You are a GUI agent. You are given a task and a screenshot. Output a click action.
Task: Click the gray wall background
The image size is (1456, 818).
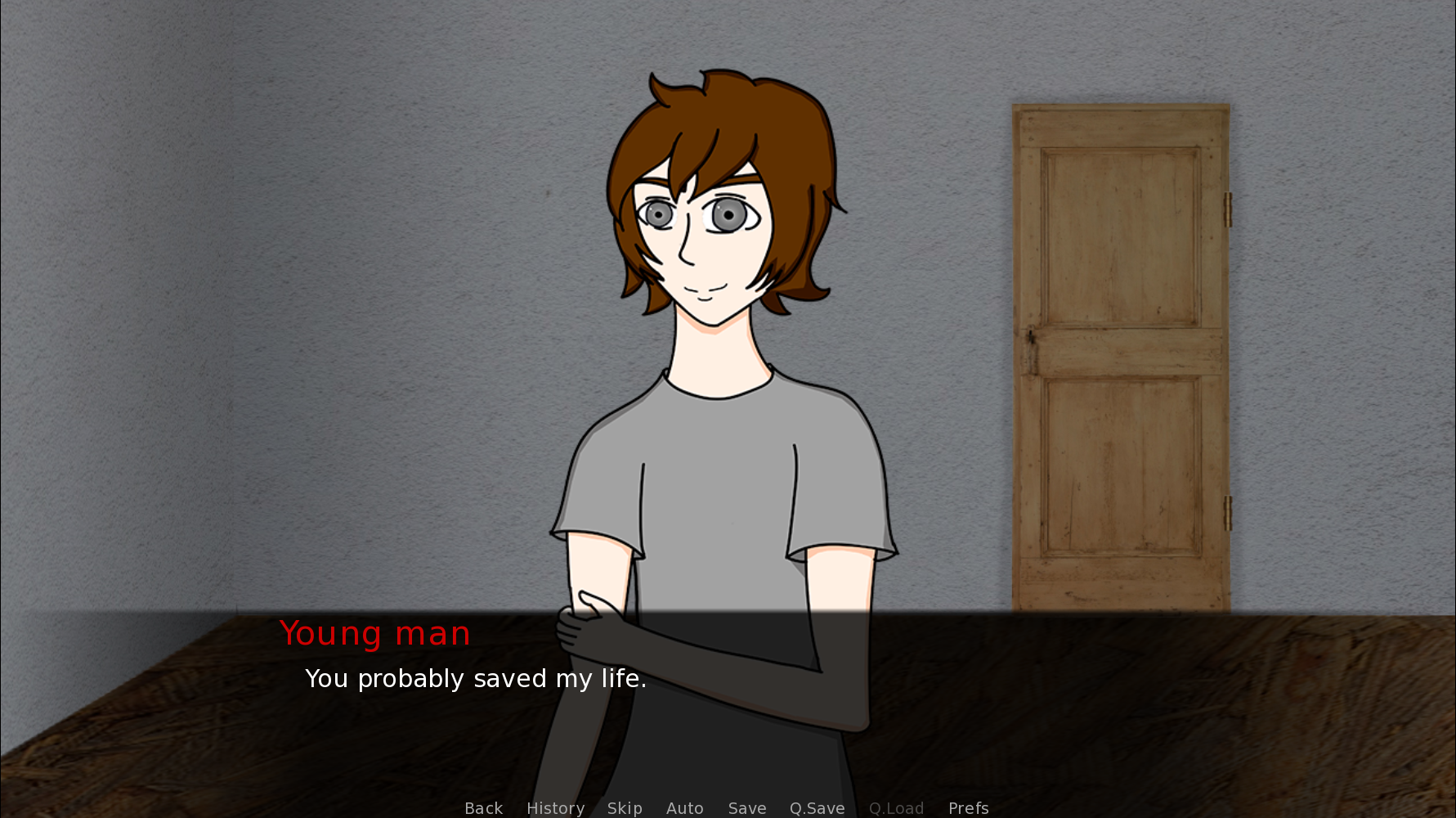[245, 245]
